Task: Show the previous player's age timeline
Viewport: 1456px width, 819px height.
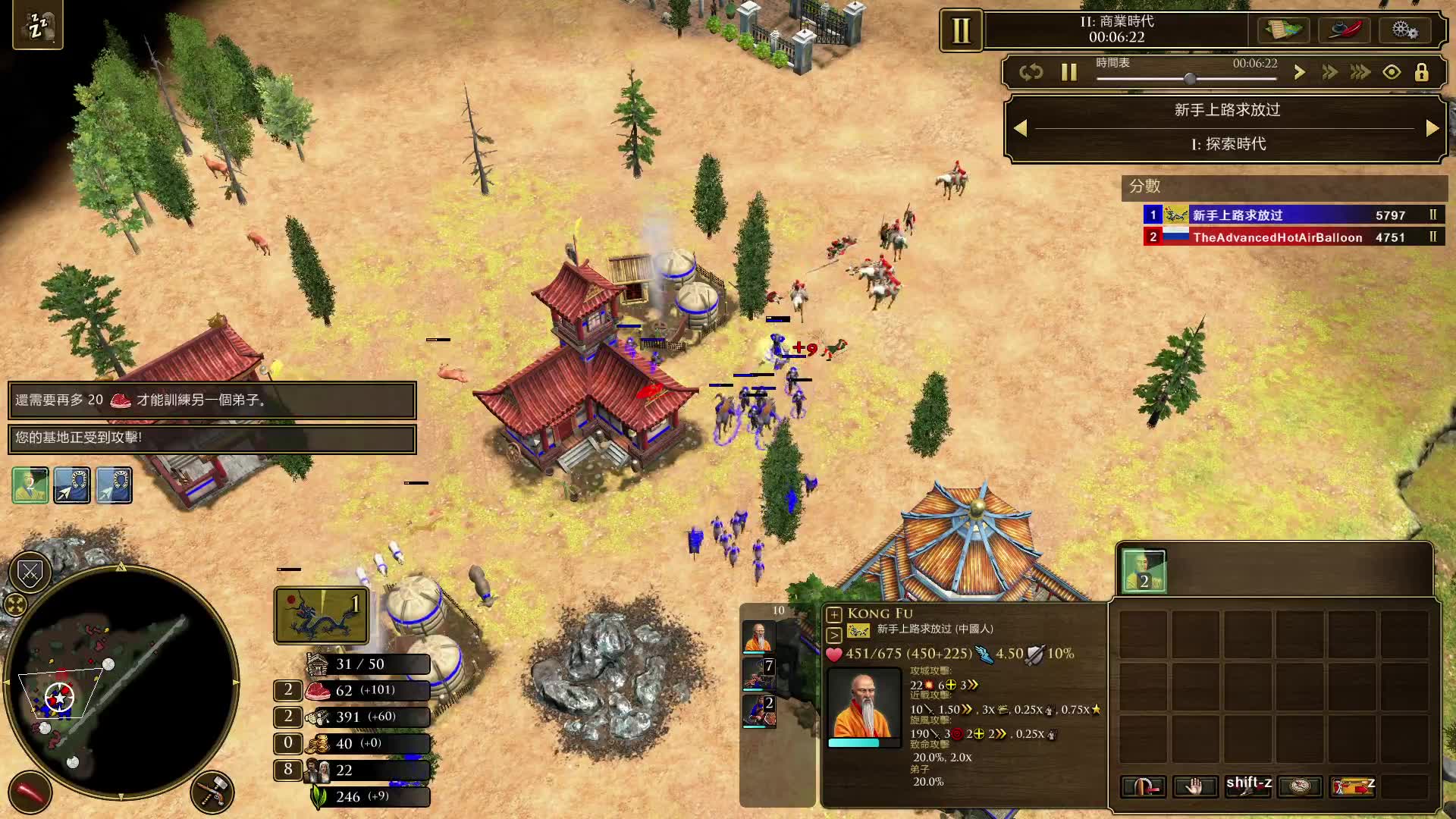Action: tap(1021, 128)
